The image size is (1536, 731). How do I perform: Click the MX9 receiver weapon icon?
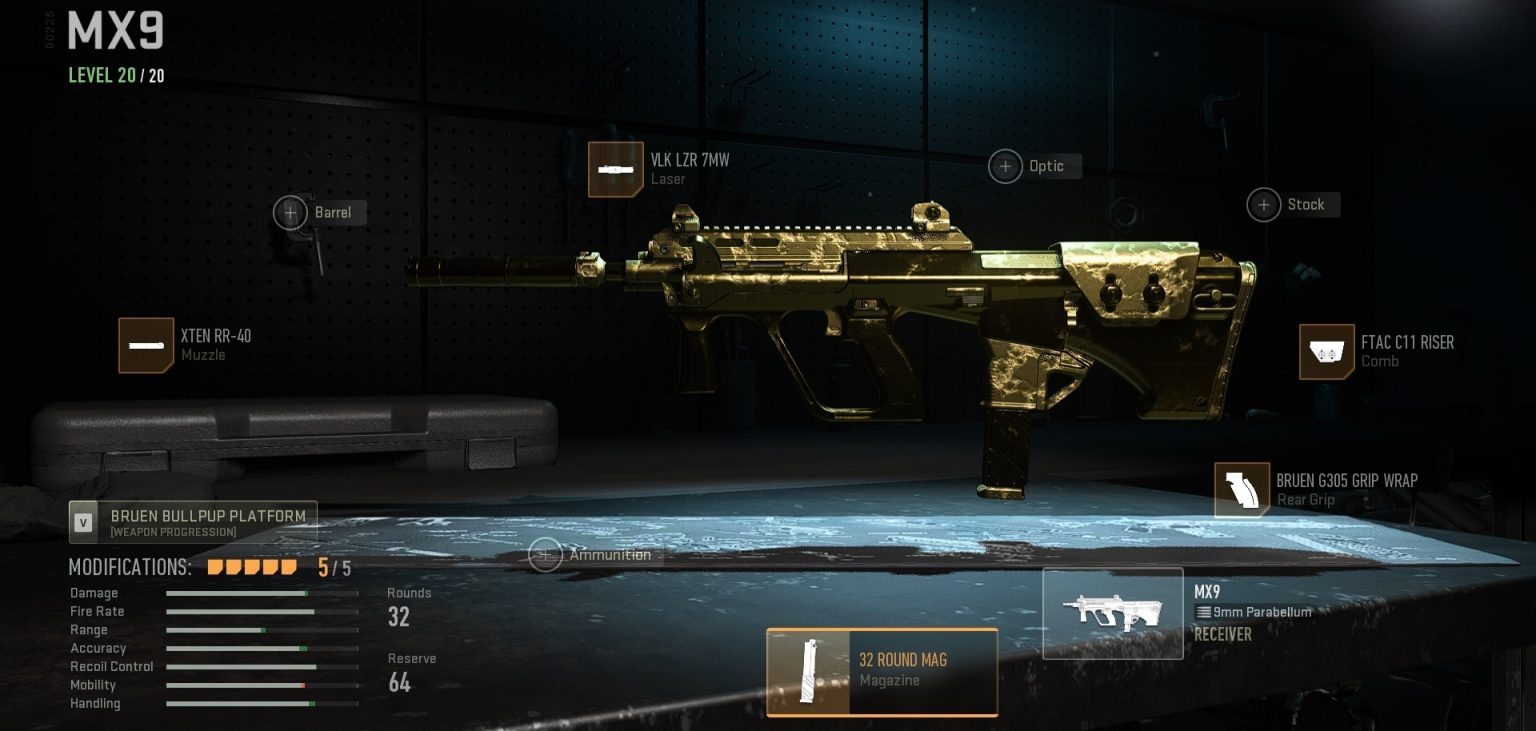1113,612
